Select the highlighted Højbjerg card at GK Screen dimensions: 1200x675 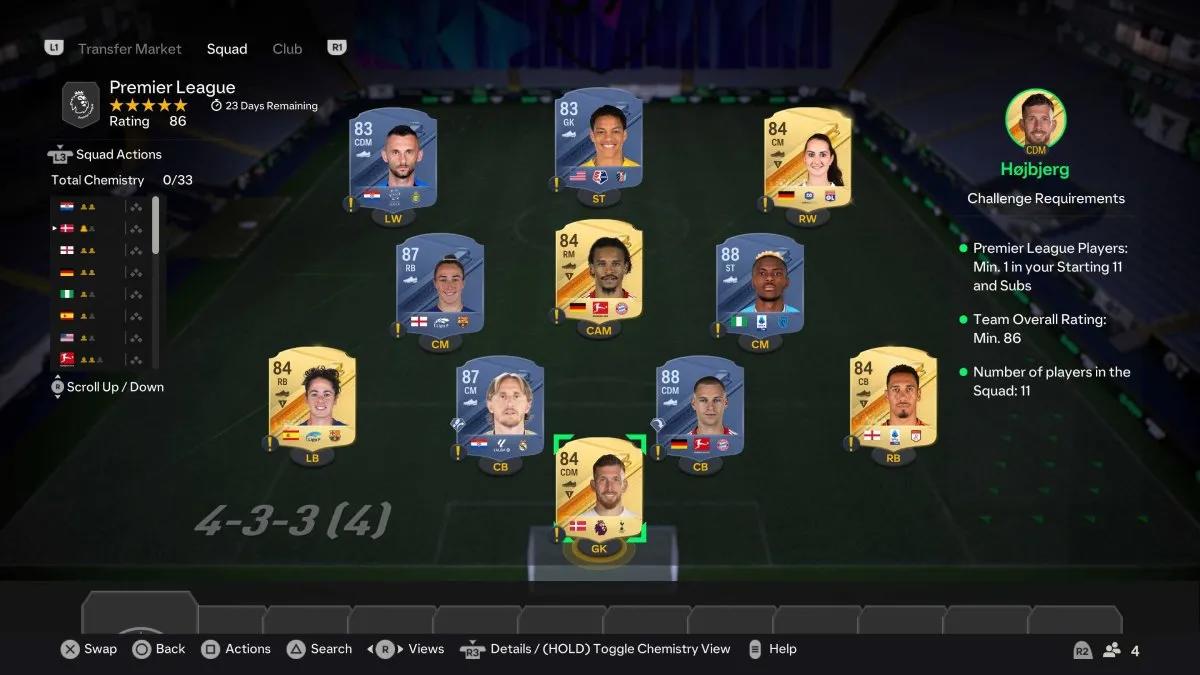pyautogui.click(x=599, y=489)
